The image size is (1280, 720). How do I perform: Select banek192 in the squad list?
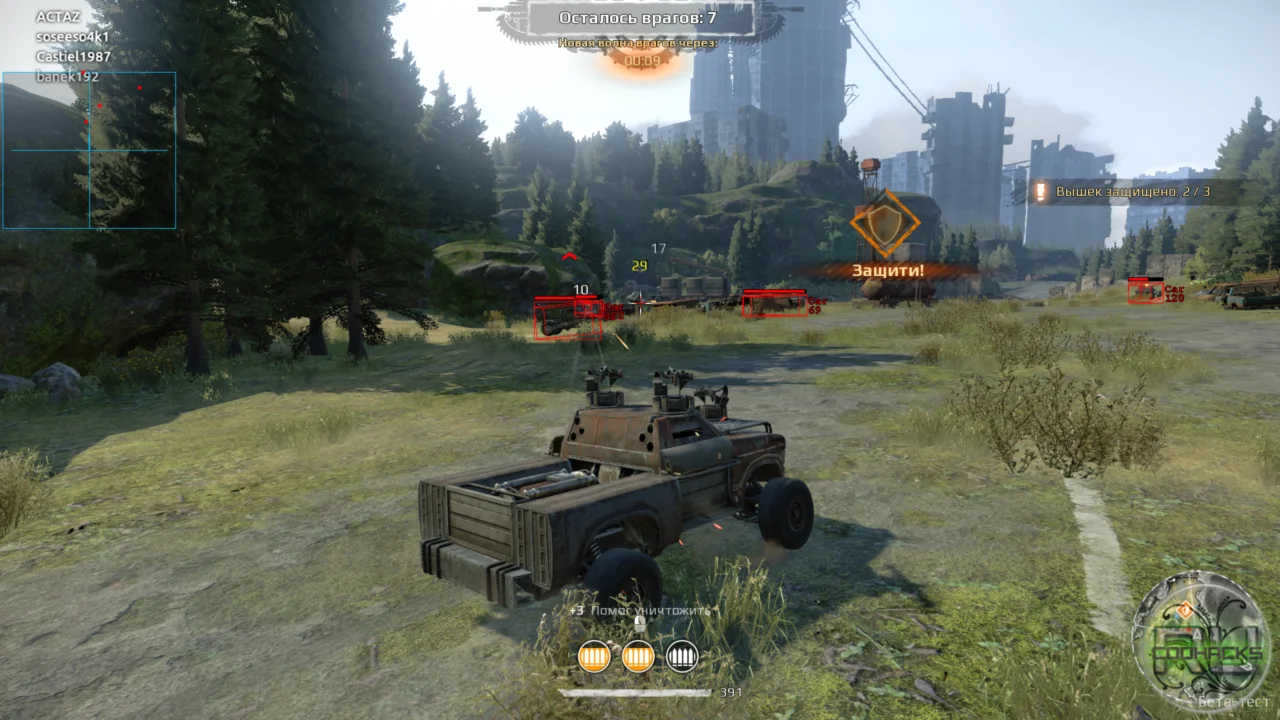point(68,77)
